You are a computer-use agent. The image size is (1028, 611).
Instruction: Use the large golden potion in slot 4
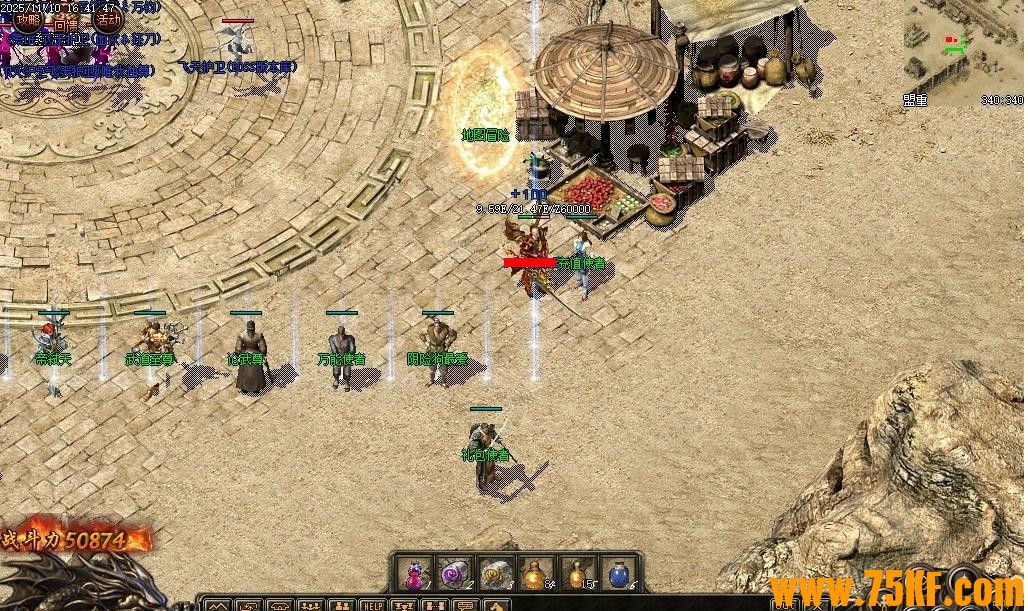pos(536,574)
